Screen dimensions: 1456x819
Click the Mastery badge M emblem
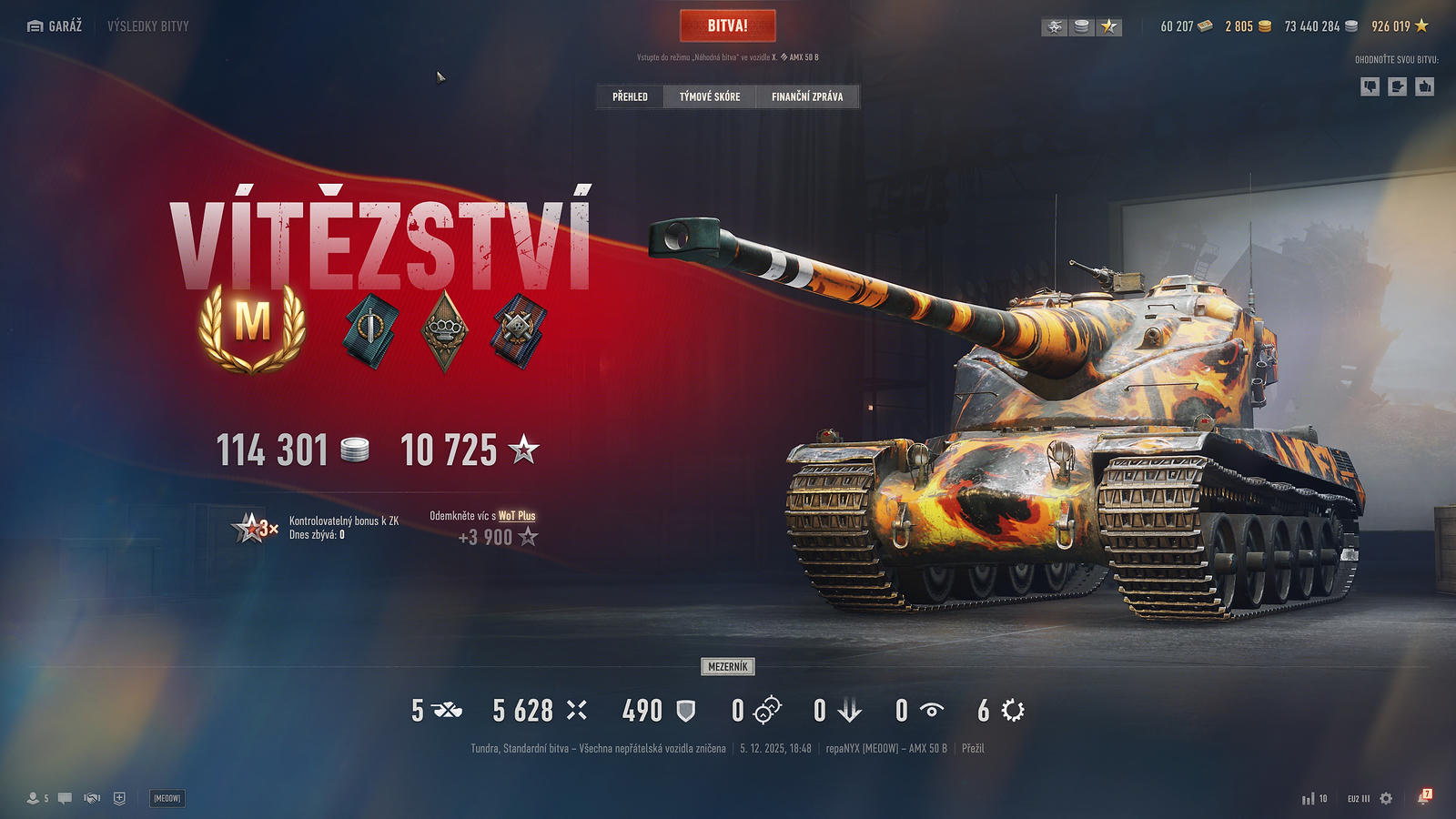(253, 326)
